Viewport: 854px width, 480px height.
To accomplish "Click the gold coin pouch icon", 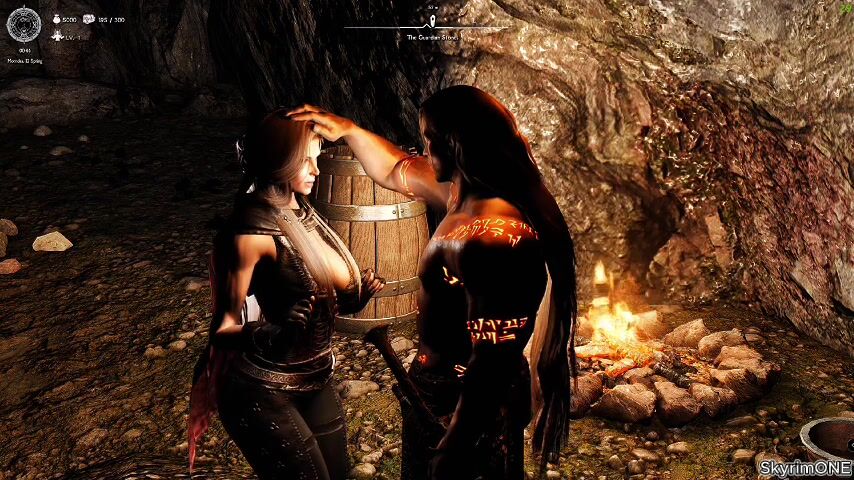I will [56, 19].
